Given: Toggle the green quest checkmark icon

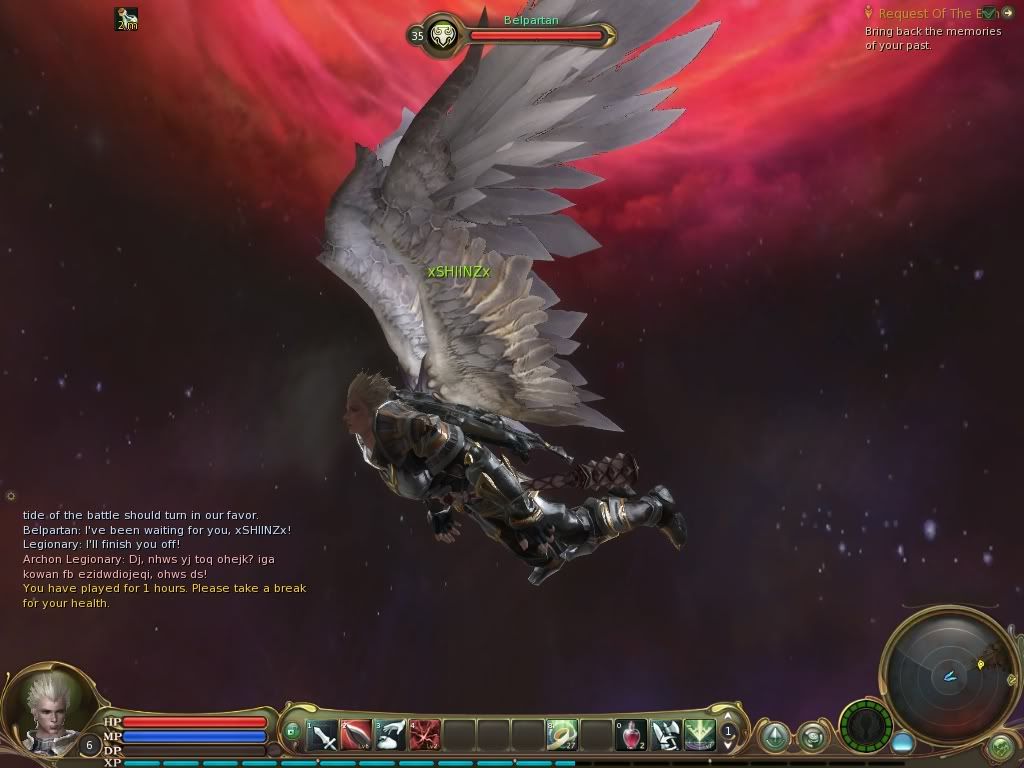Looking at the screenshot, I should point(989,13).
